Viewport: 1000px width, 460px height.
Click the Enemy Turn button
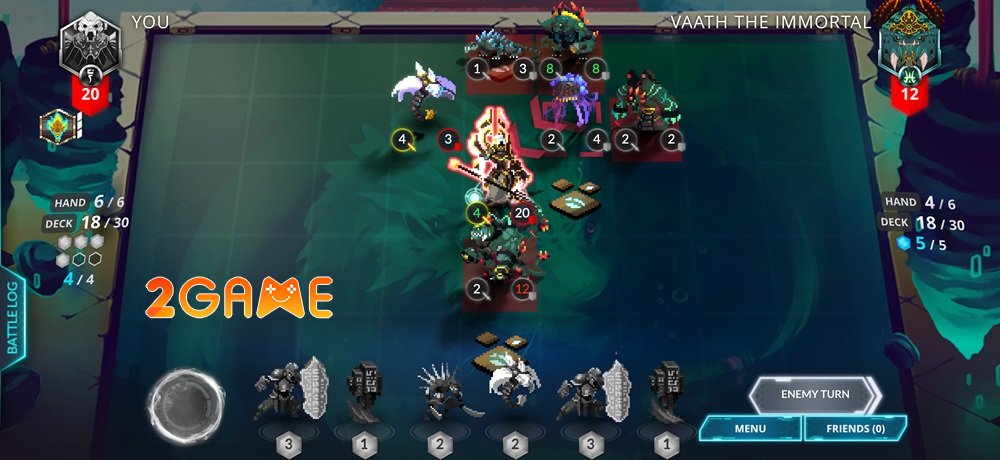pos(814,394)
